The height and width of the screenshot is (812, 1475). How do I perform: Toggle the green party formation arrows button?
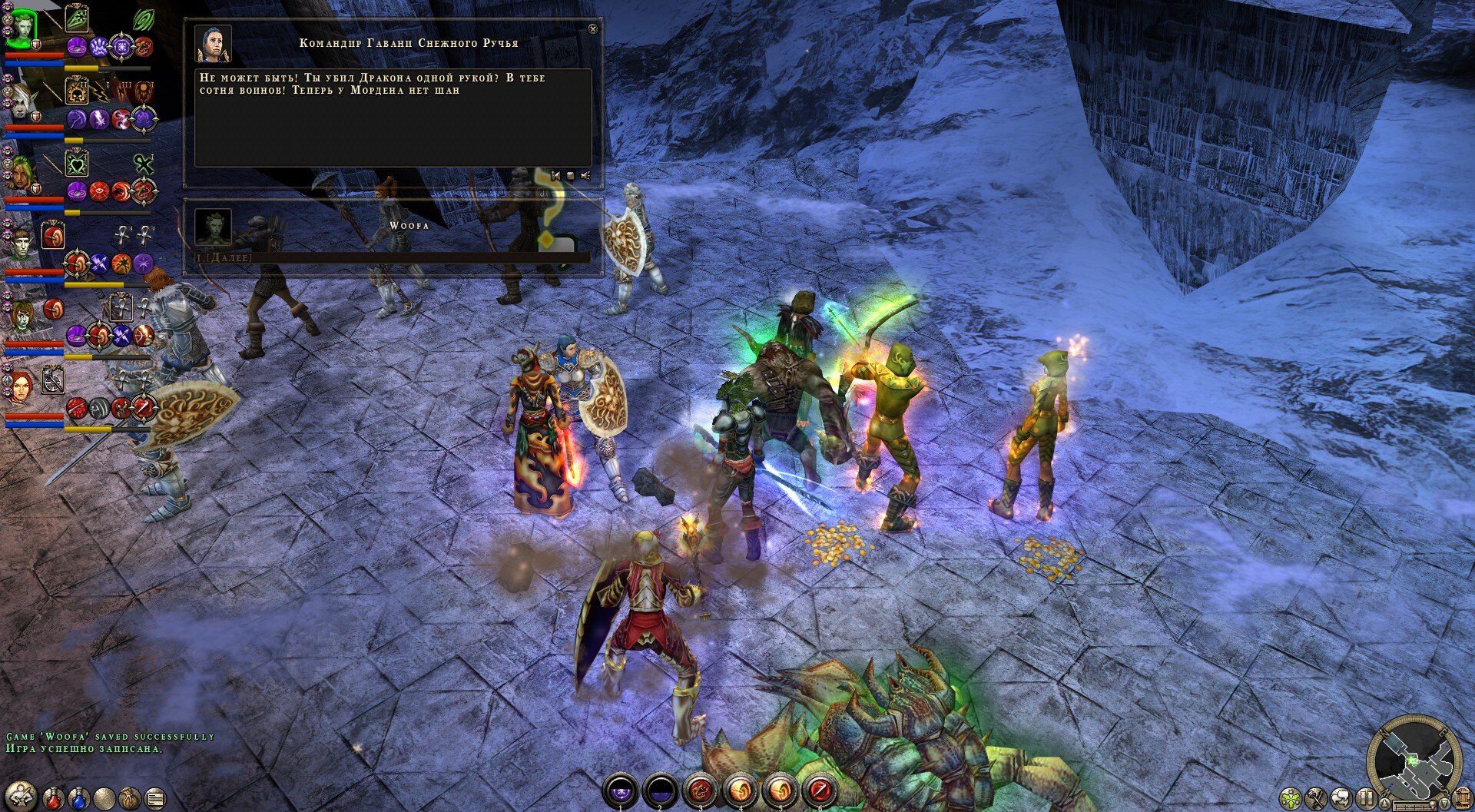1292,798
